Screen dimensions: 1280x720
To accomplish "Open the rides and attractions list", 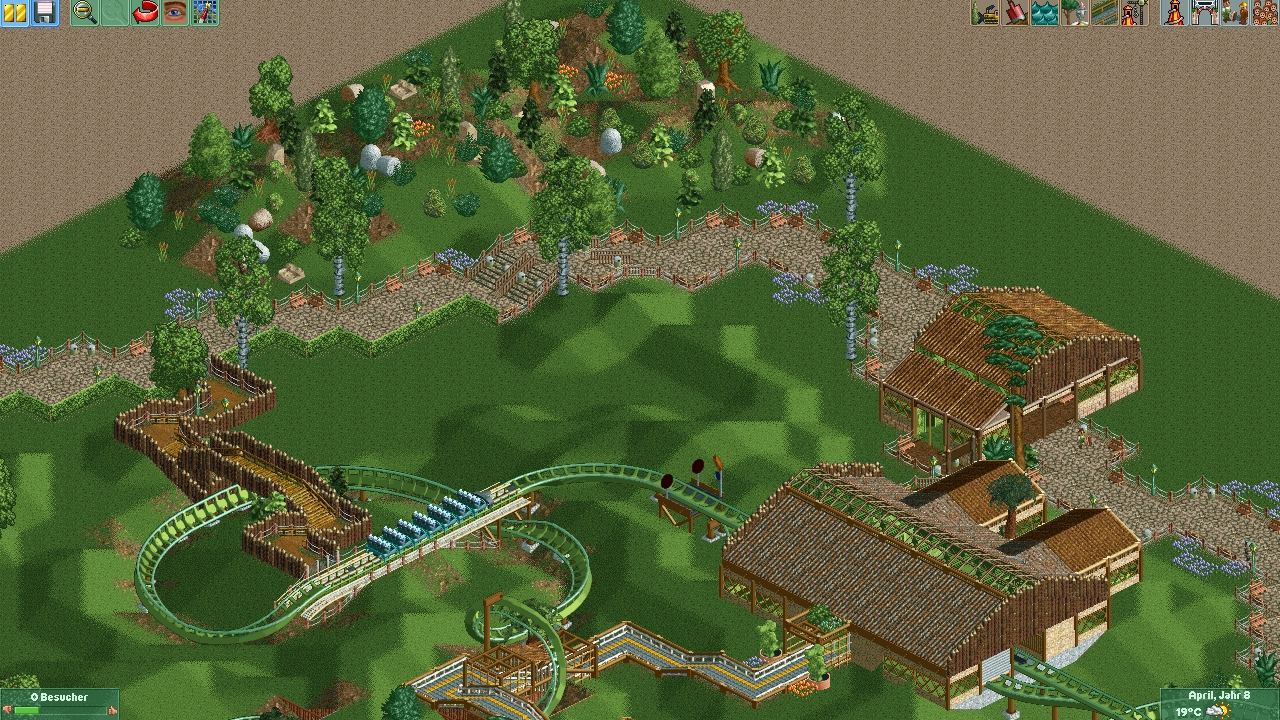I will point(1174,12).
